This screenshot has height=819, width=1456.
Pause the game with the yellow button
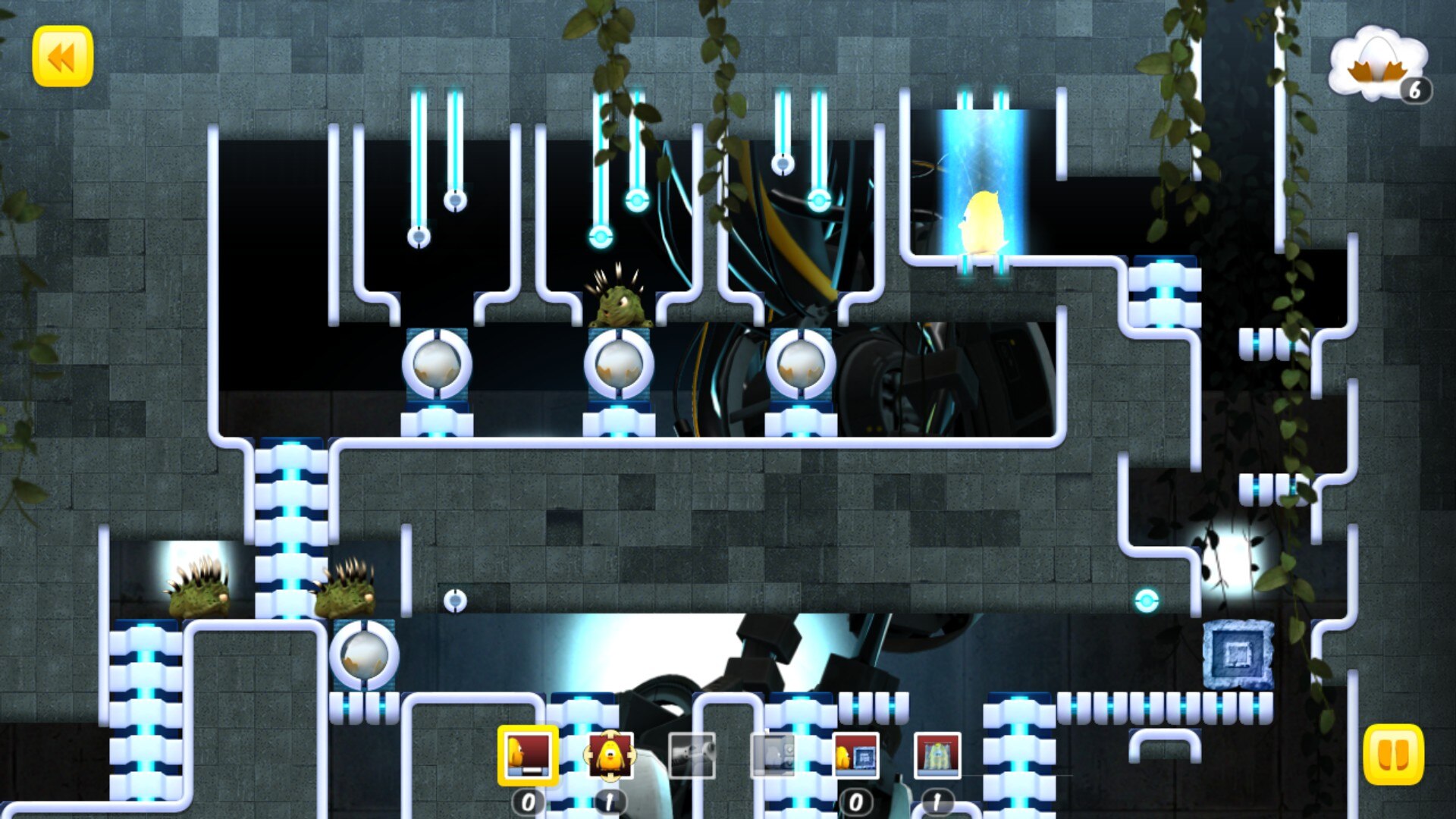pos(1393,755)
